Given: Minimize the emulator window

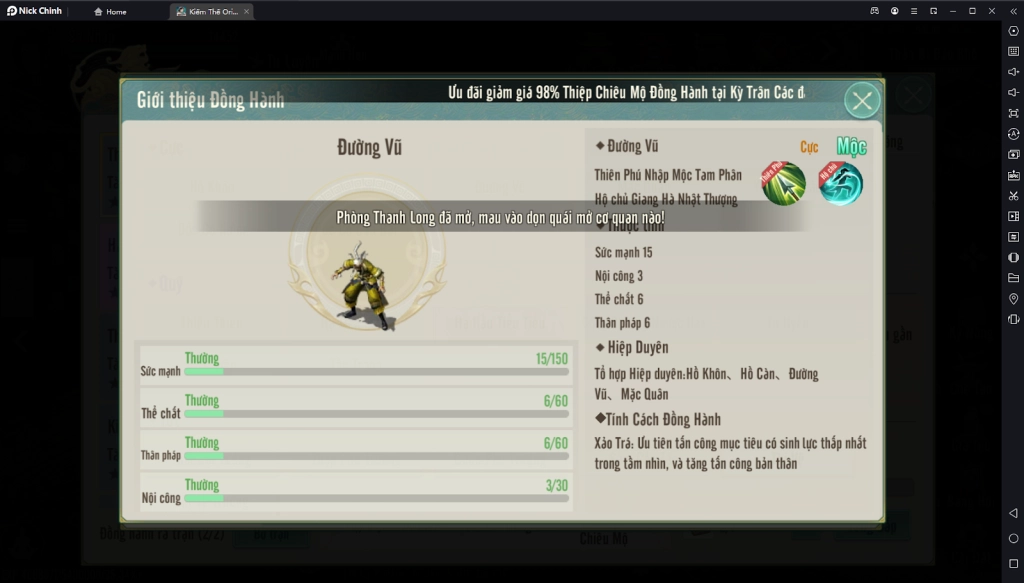Looking at the screenshot, I should (x=952, y=11).
